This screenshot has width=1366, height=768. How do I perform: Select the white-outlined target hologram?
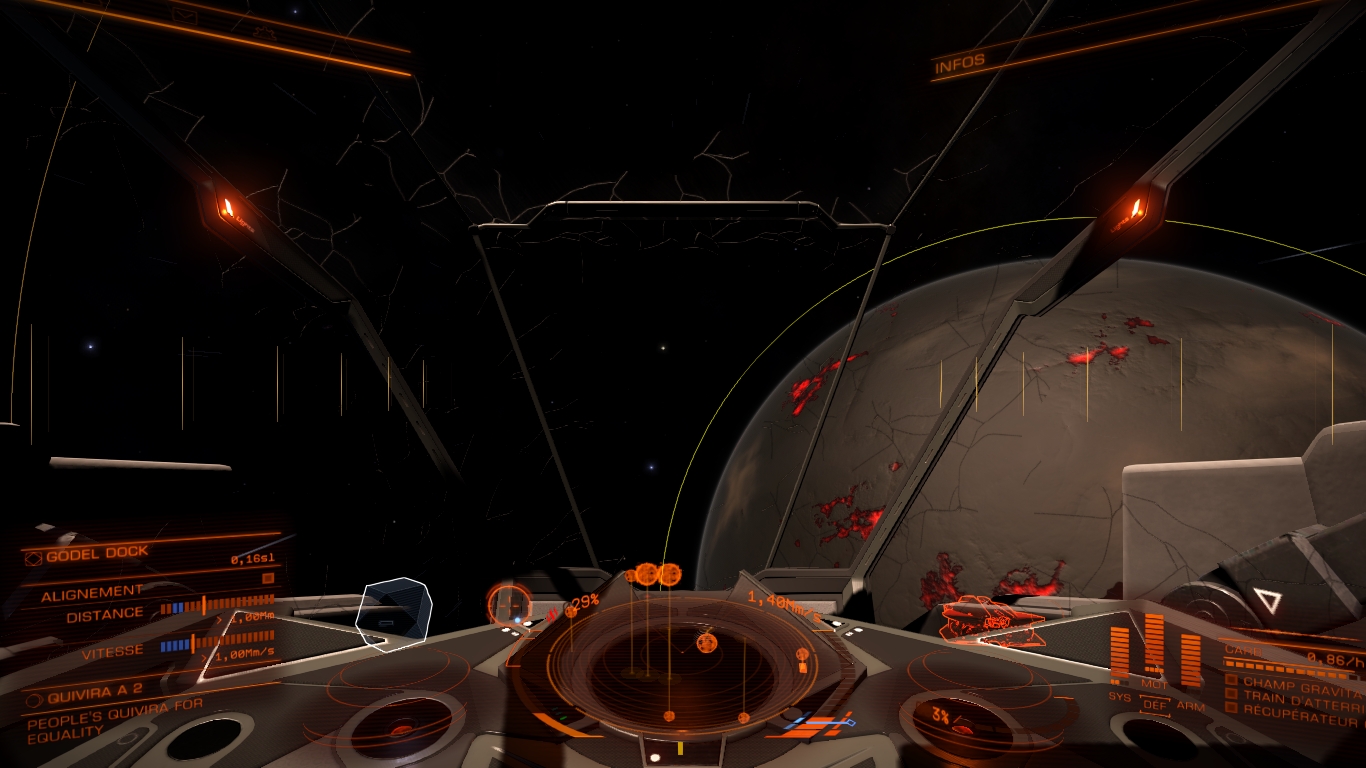point(395,612)
